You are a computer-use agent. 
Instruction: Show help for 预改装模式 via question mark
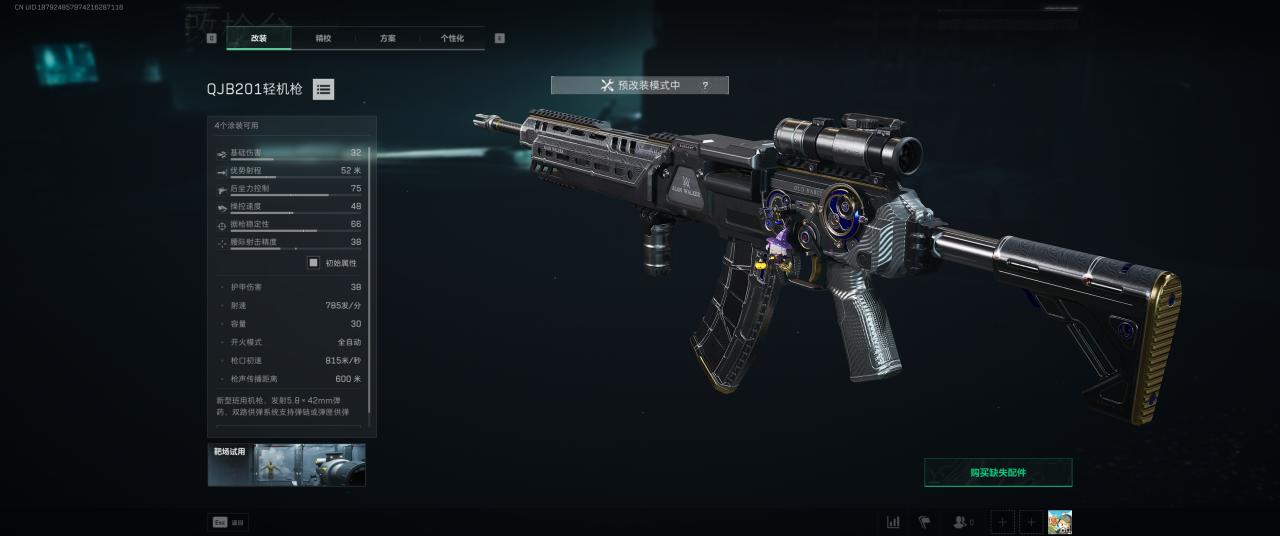point(705,86)
